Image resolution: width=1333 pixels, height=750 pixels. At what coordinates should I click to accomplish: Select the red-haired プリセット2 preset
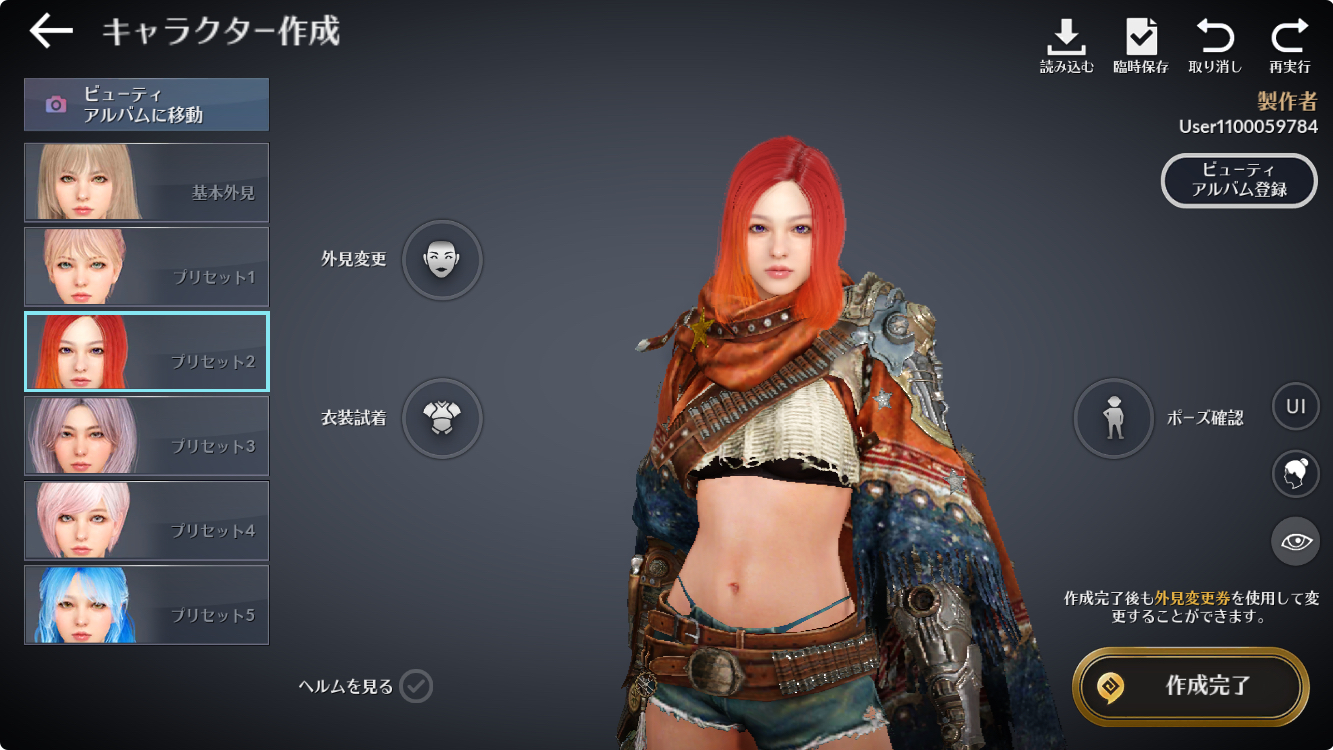coord(146,351)
